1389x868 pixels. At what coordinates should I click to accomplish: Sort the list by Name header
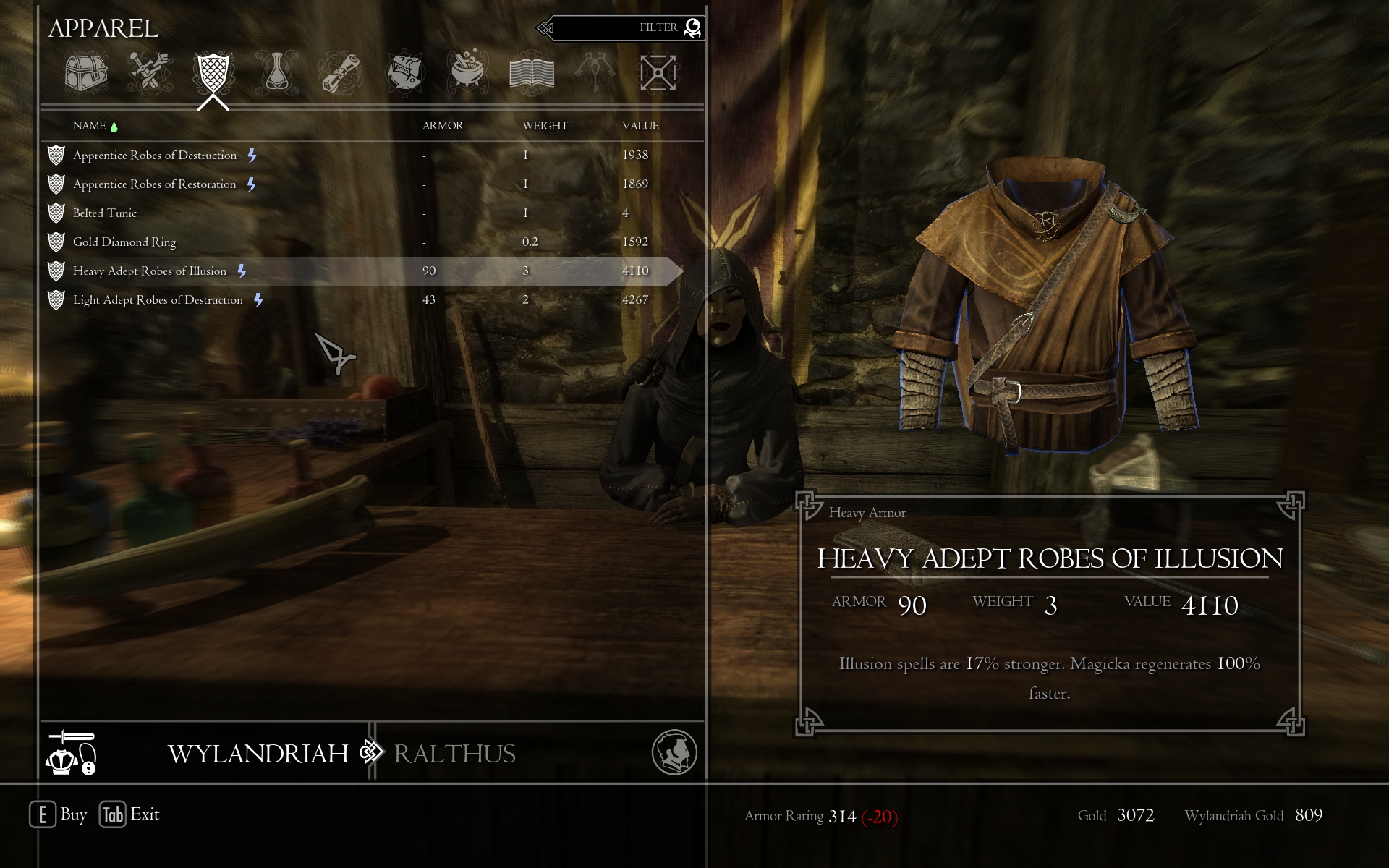(x=90, y=126)
